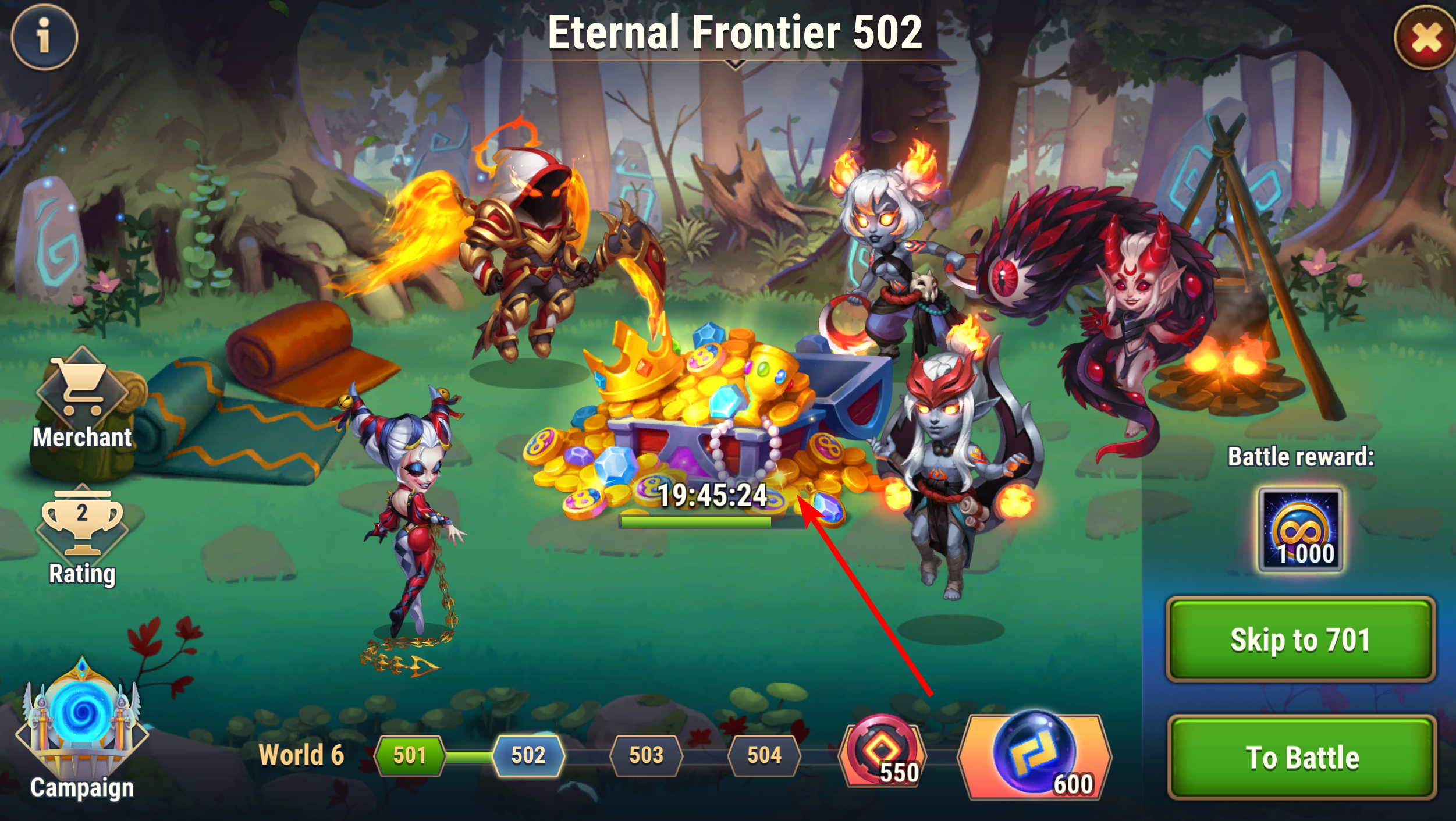1456x821 pixels.
Task: Select stage 504 on the progress track
Action: pyautogui.click(x=763, y=755)
